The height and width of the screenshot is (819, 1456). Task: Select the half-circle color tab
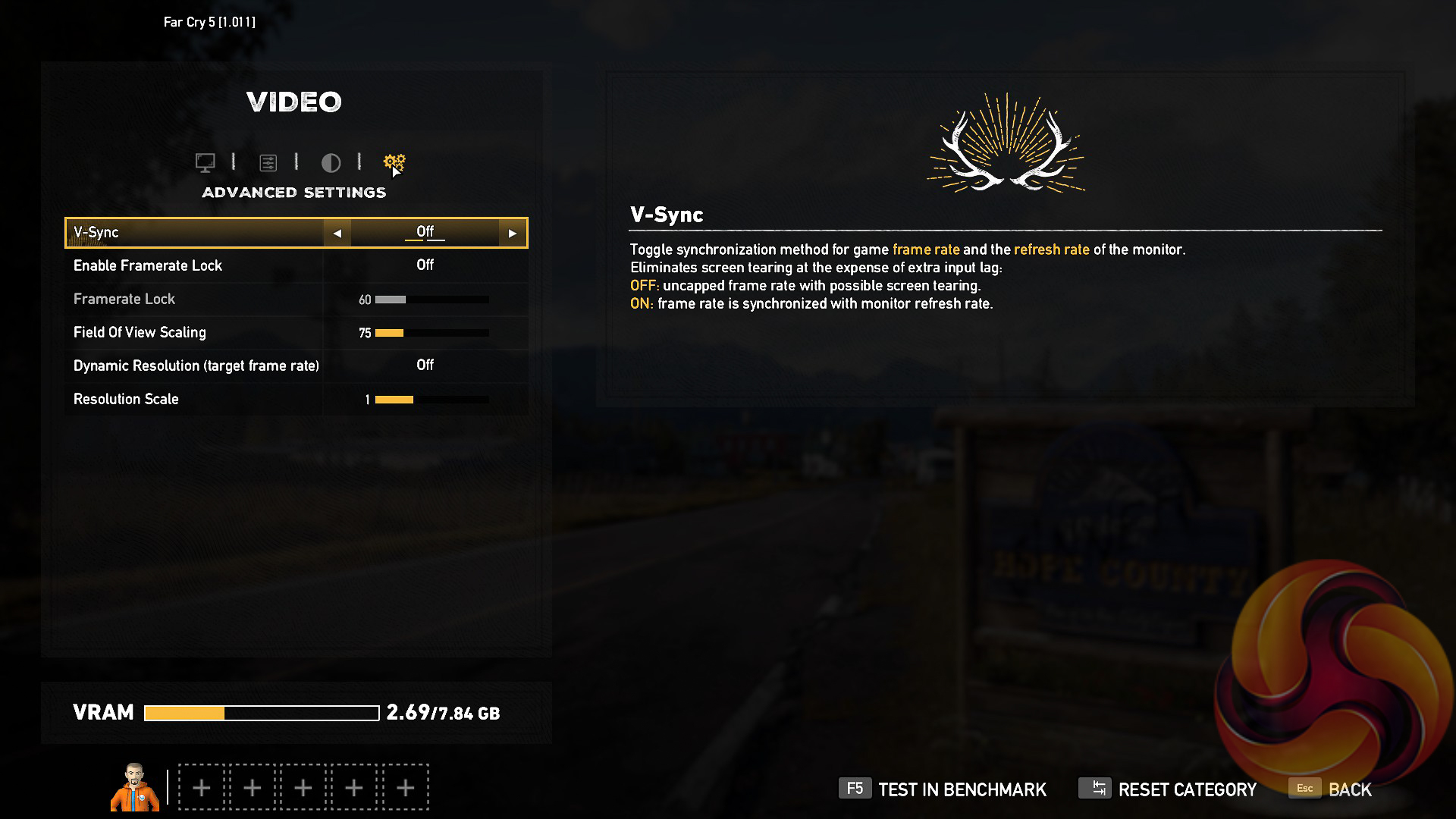tap(331, 162)
